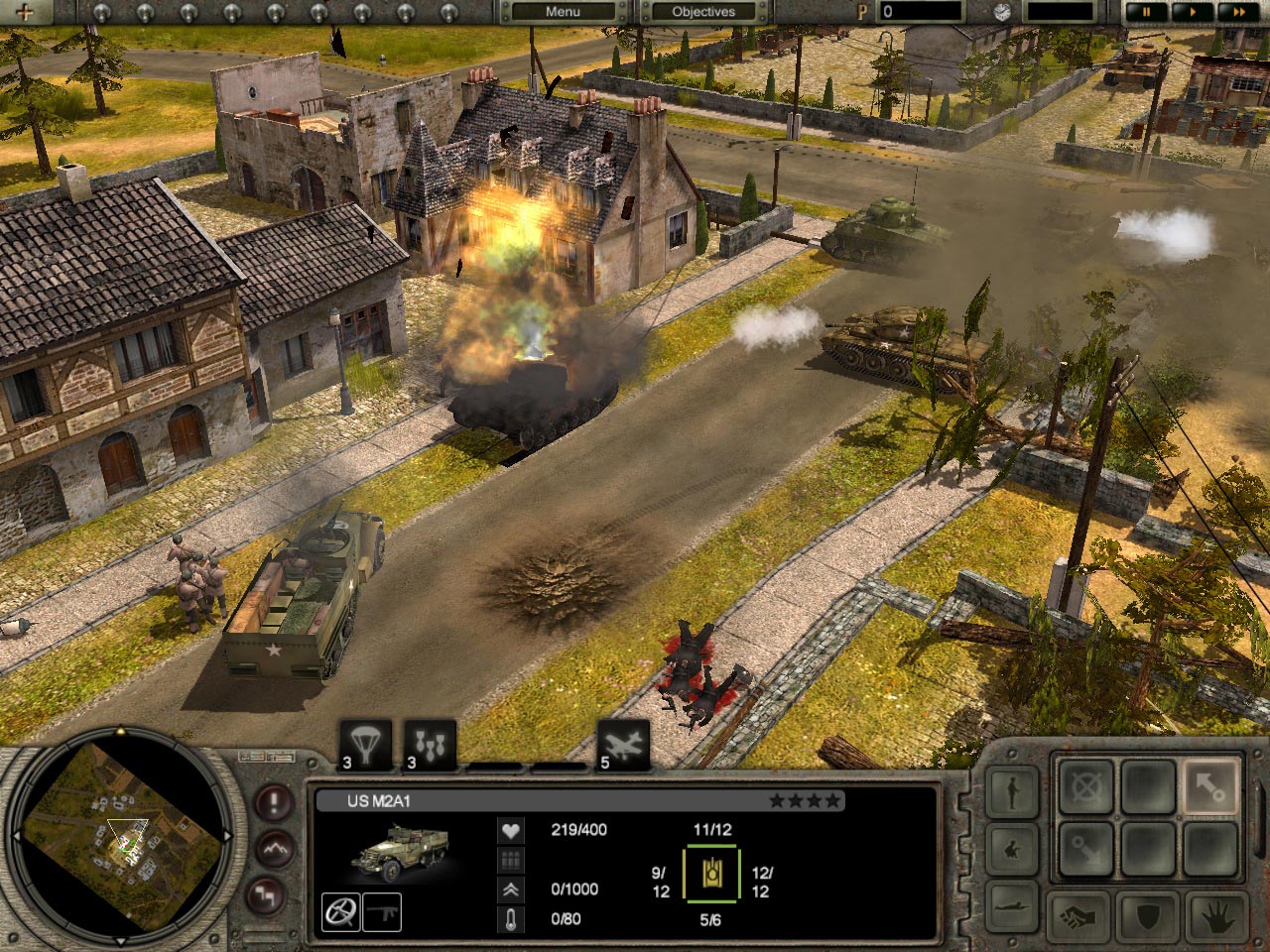Choose the crouching stance button
This screenshot has height=952, width=1270.
pyautogui.click(x=1011, y=850)
